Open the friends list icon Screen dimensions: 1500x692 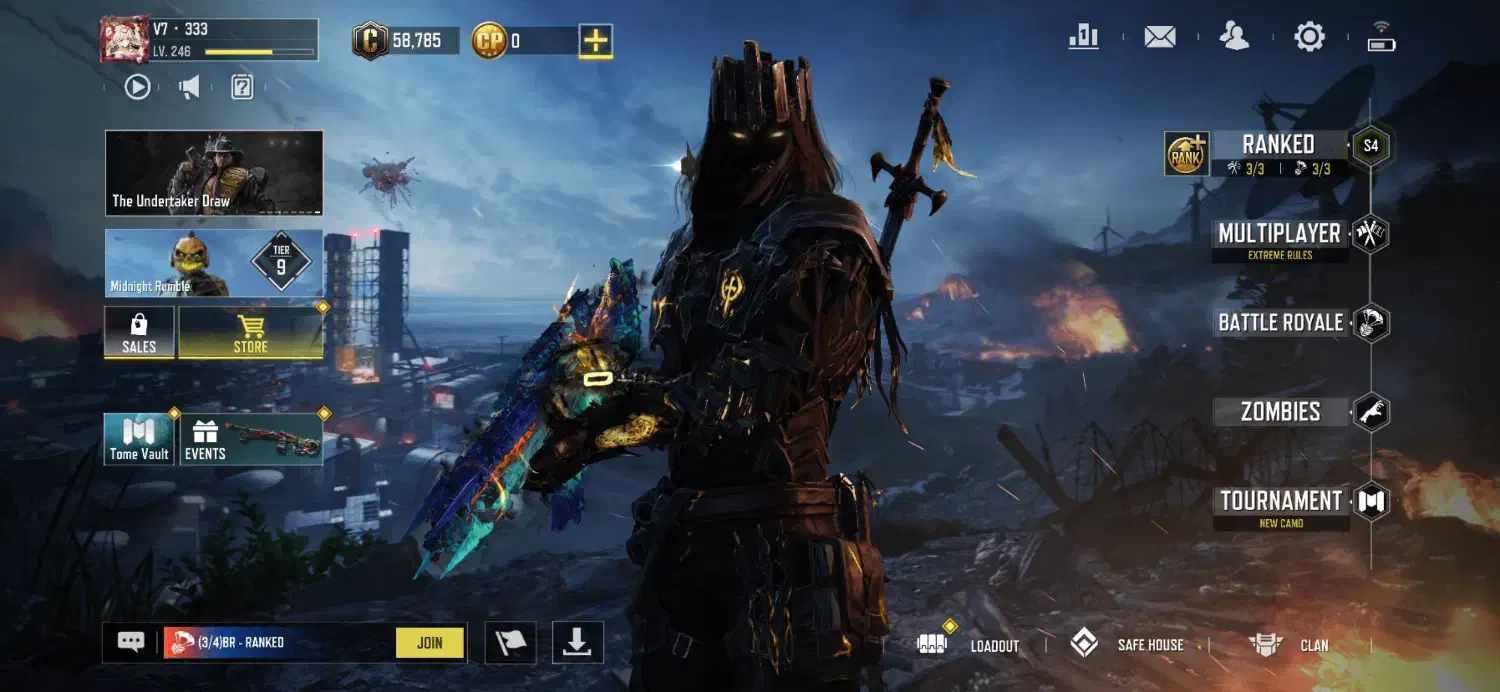click(x=1235, y=37)
